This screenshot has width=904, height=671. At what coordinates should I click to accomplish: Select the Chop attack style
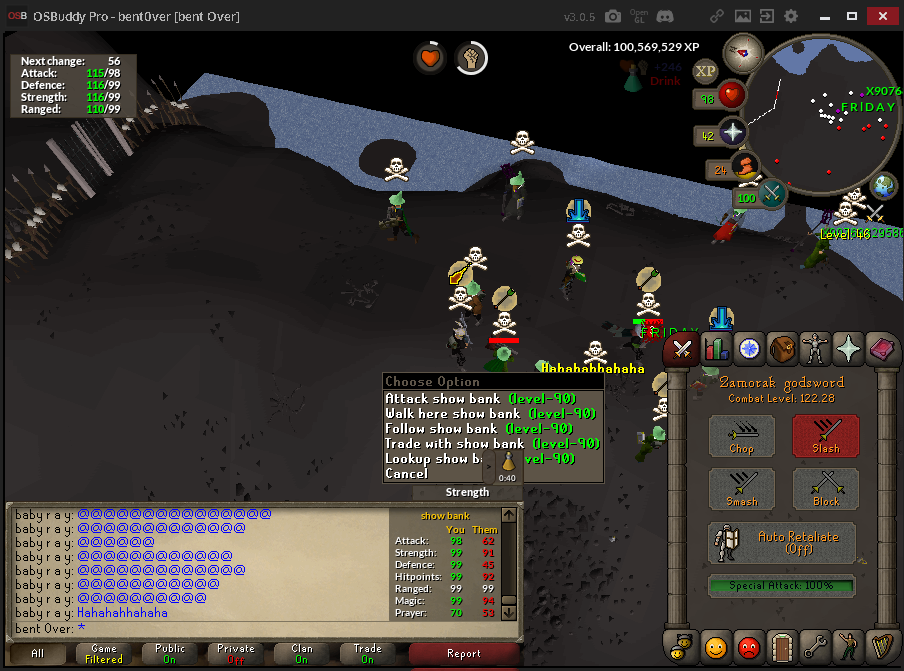[742, 436]
